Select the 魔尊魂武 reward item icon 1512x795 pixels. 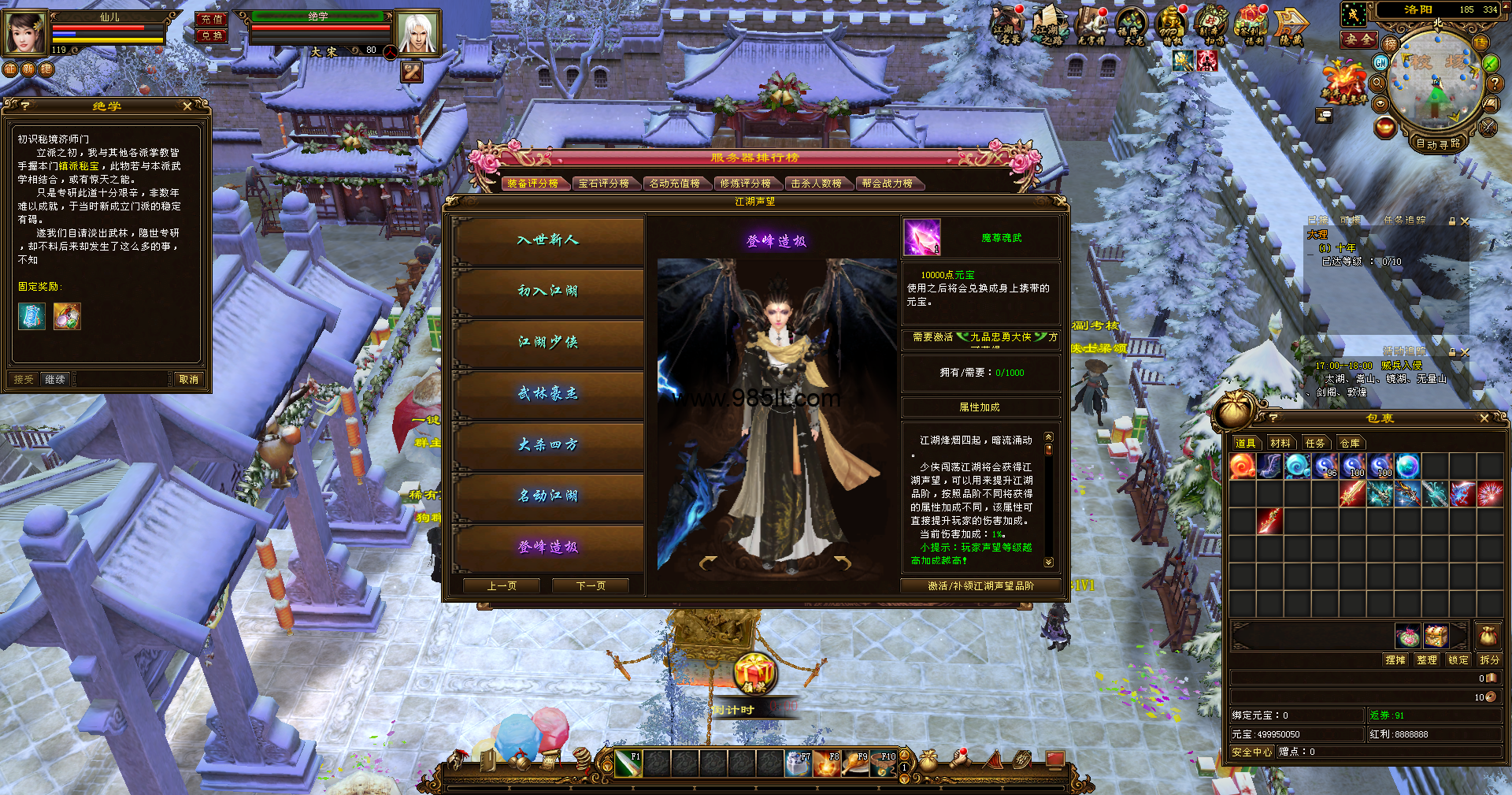921,238
